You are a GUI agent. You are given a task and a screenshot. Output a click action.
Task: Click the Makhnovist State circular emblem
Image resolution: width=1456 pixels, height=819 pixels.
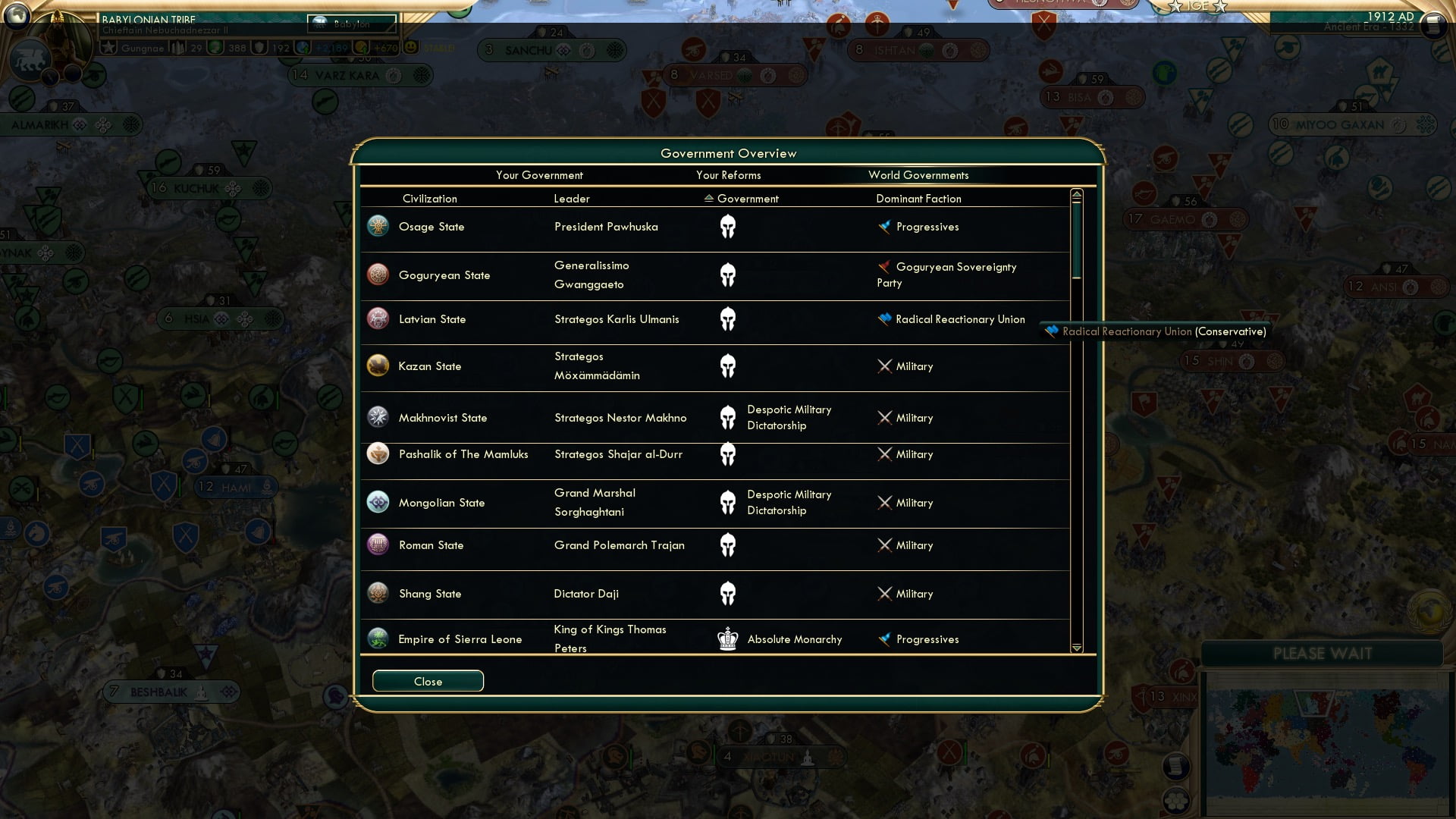378,417
